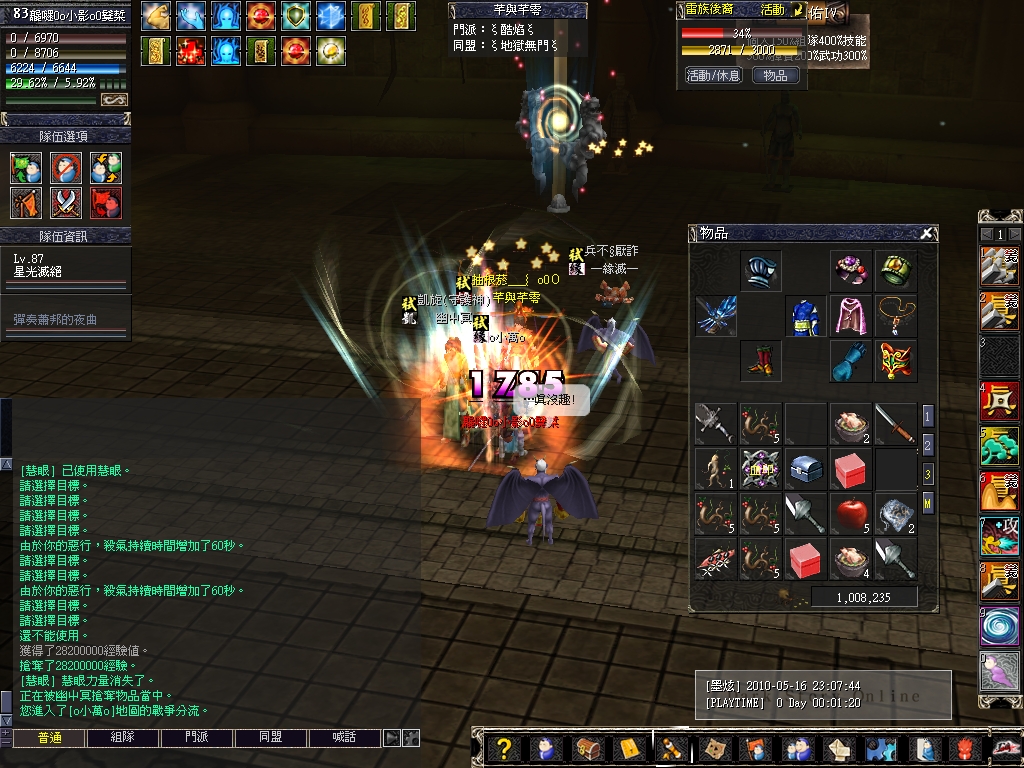This screenshot has height=768, width=1024.
Task: Select the red apple in inventory
Action: click(851, 513)
